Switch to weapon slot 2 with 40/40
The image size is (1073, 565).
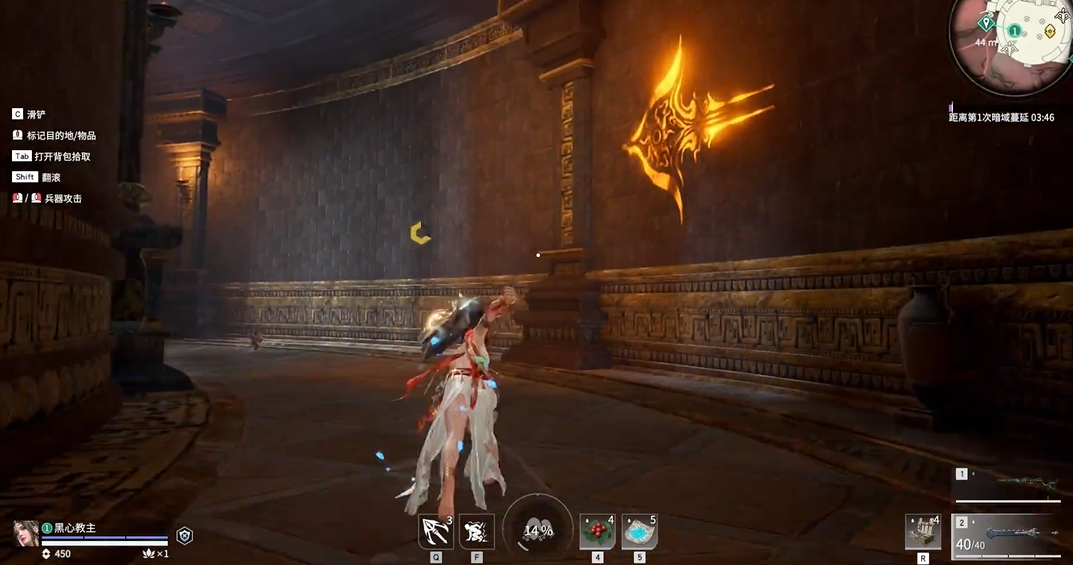pyautogui.click(x=1008, y=536)
